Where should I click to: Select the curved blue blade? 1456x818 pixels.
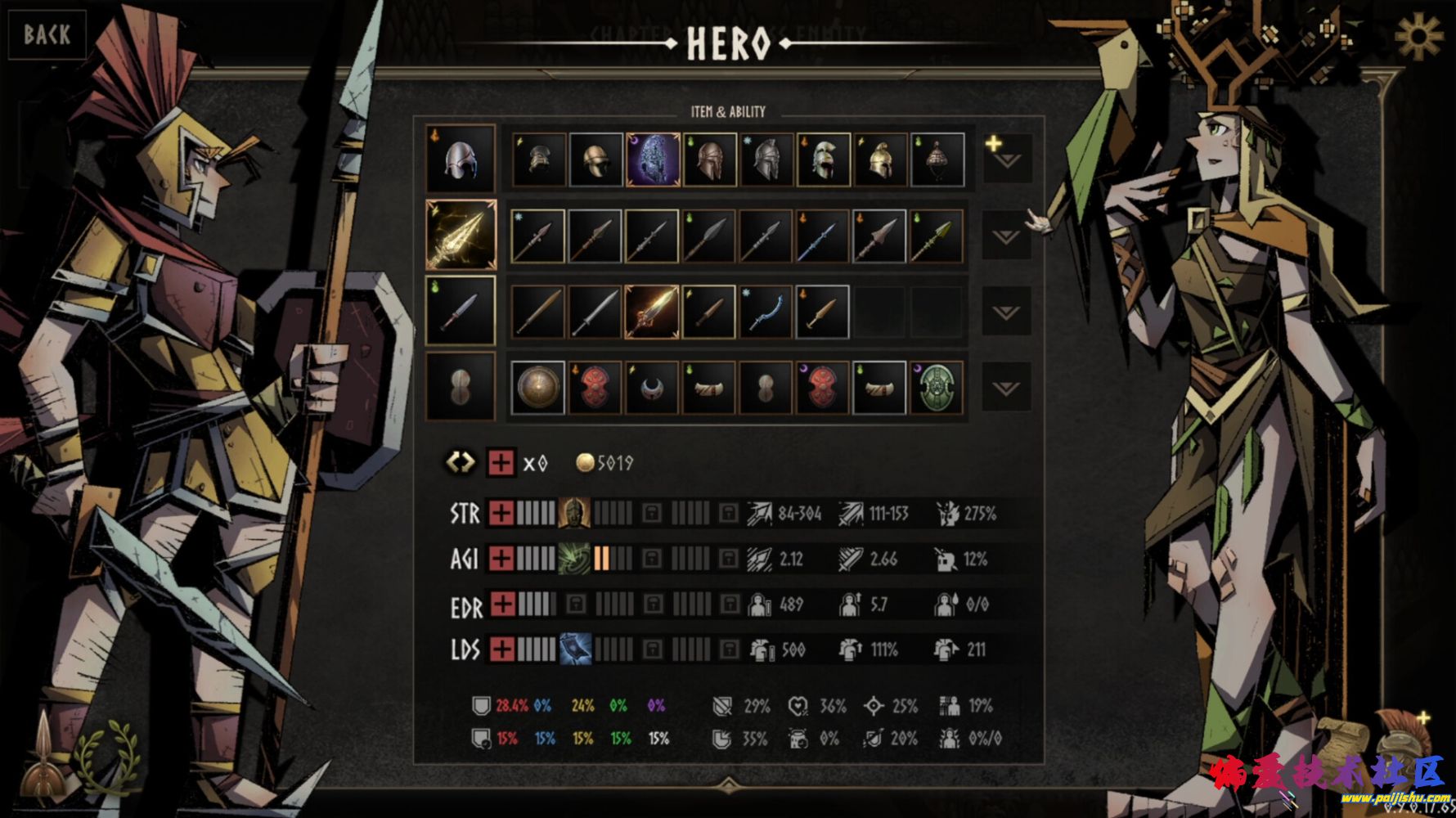coord(766,312)
